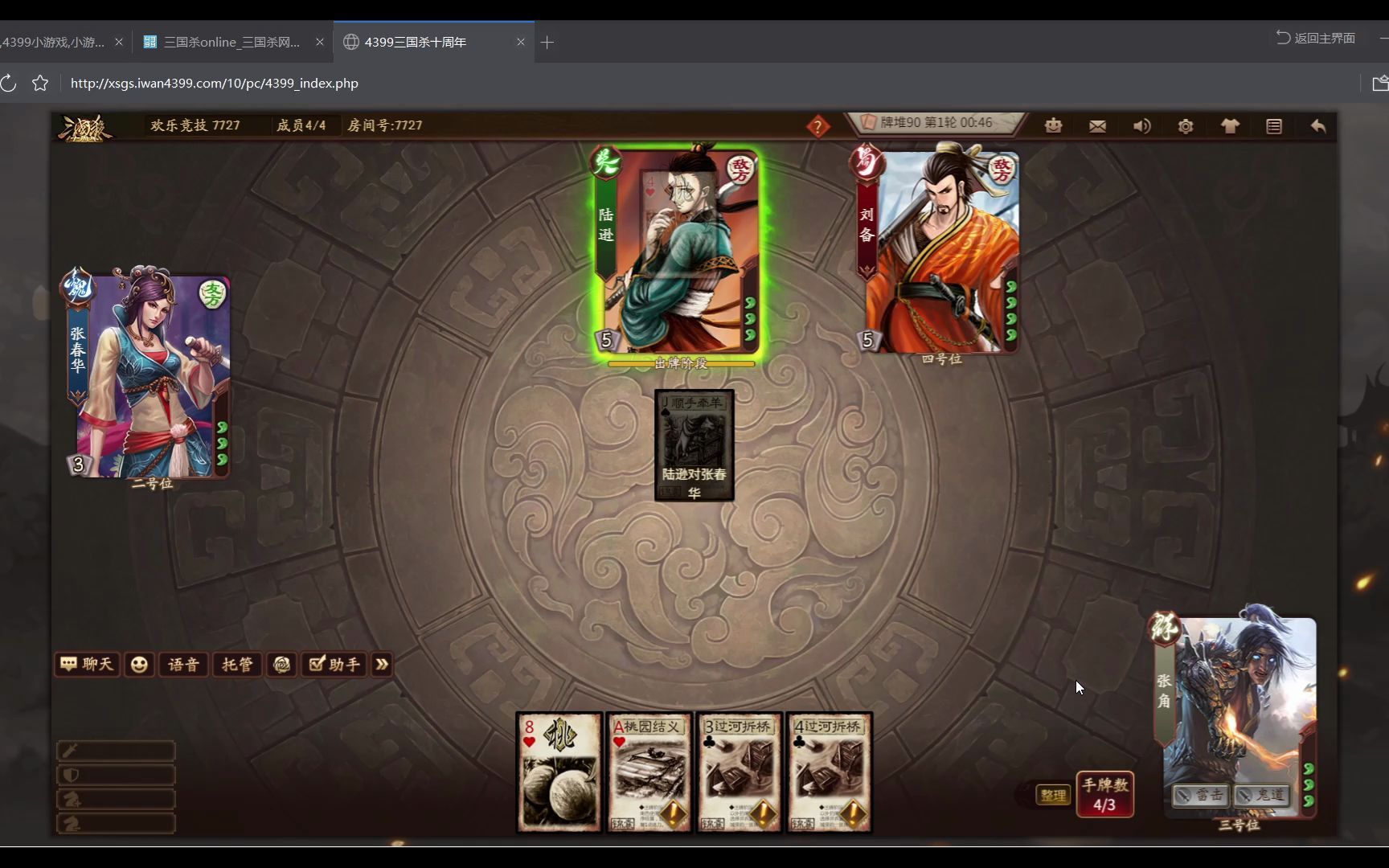The image size is (1389, 868).
Task: Choose the 4 of clubs 过河拆桥 card
Action: [829, 772]
